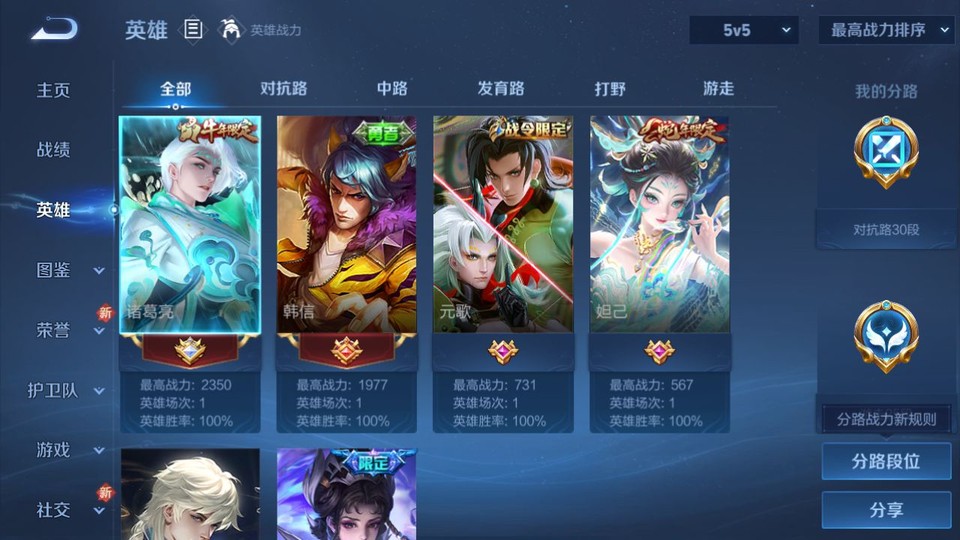
Task: Select the 诸葛亮 hero card
Action: point(190,225)
